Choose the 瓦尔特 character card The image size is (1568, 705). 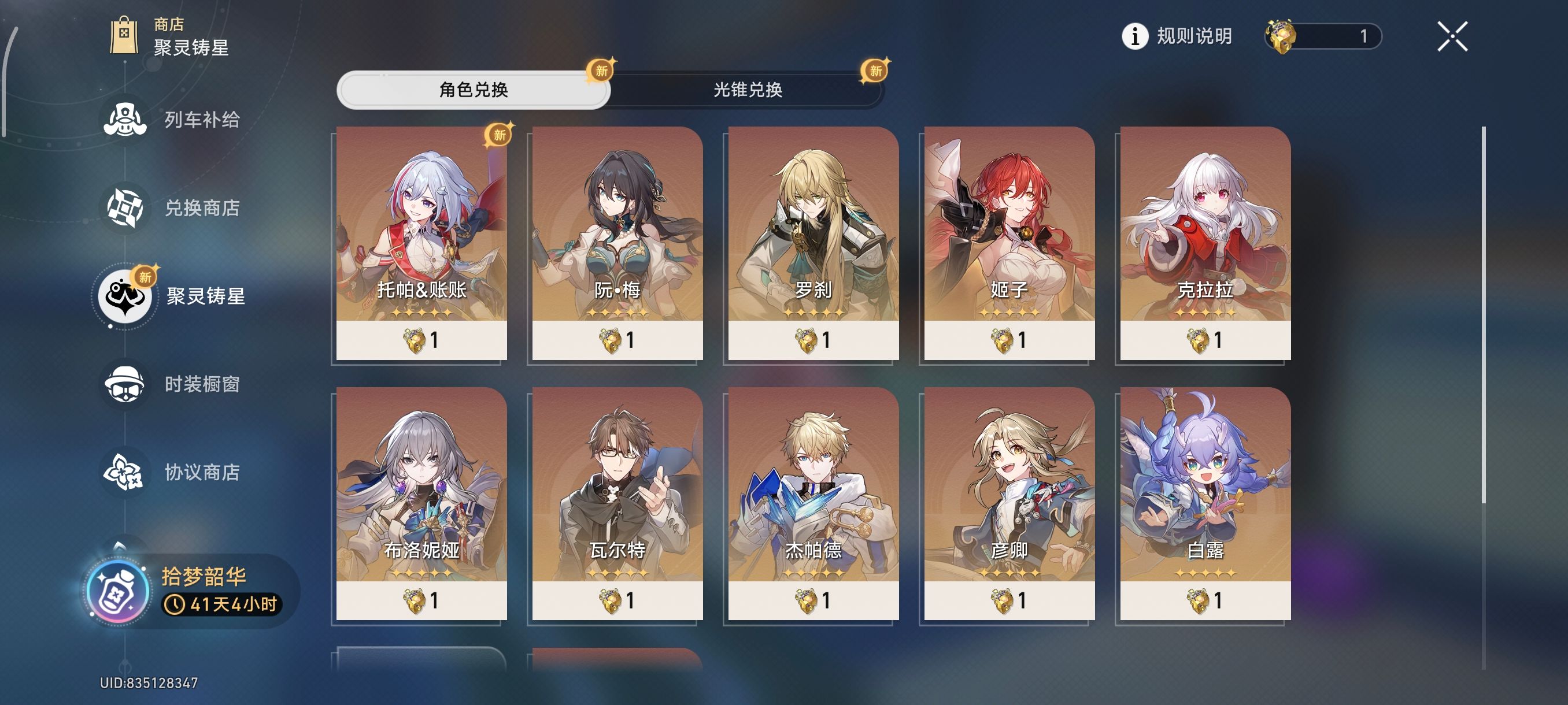coord(617,504)
